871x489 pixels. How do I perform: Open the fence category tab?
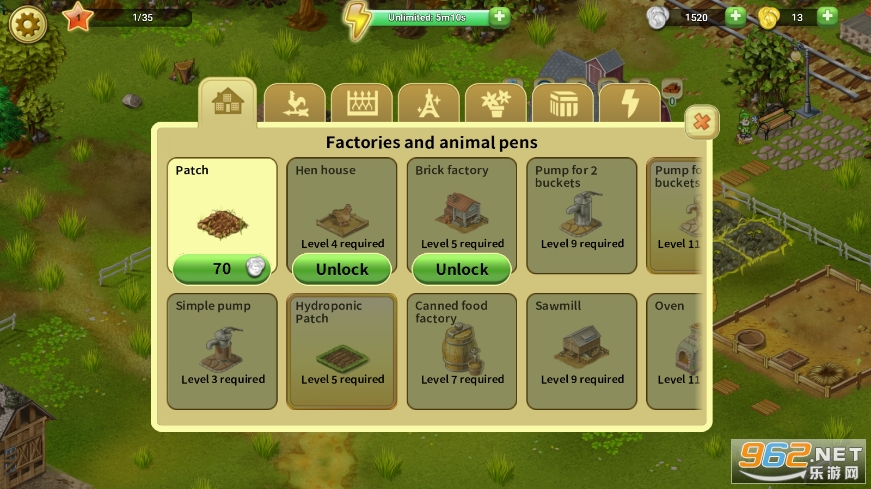tap(362, 103)
